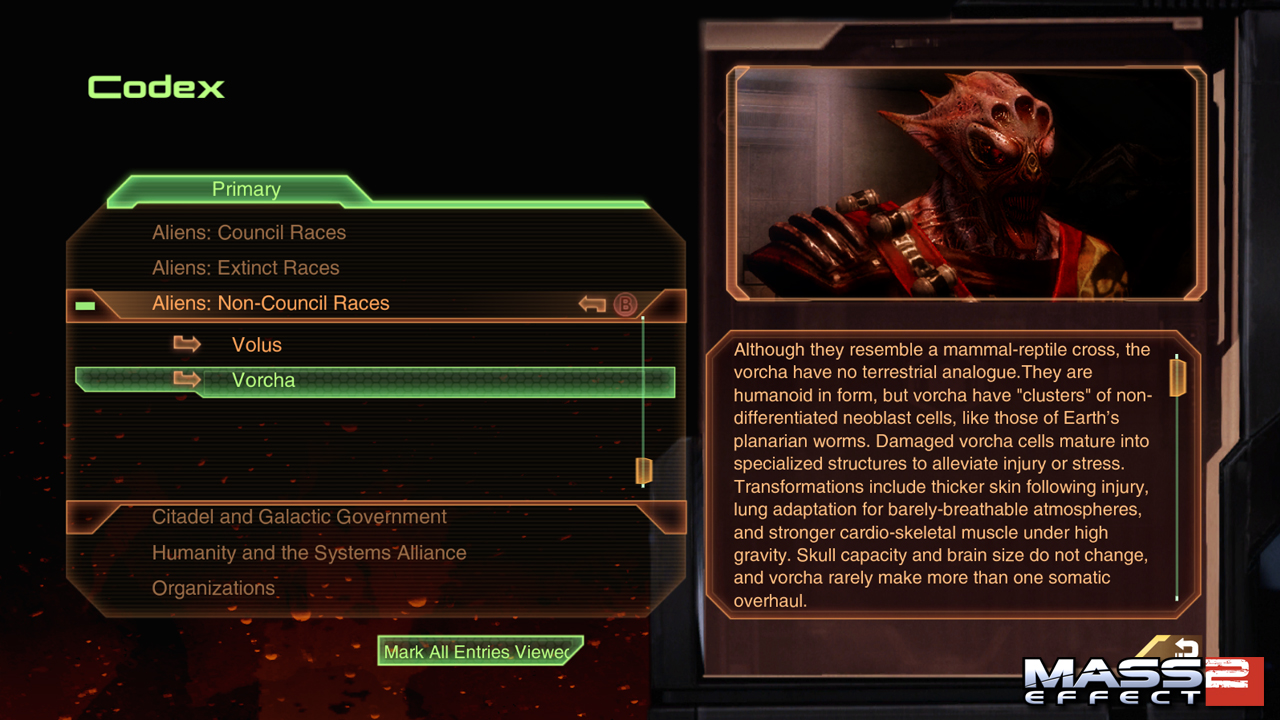Screen dimensions: 1280x720
Task: Select the Vorcha codex entry
Action: [x=263, y=381]
